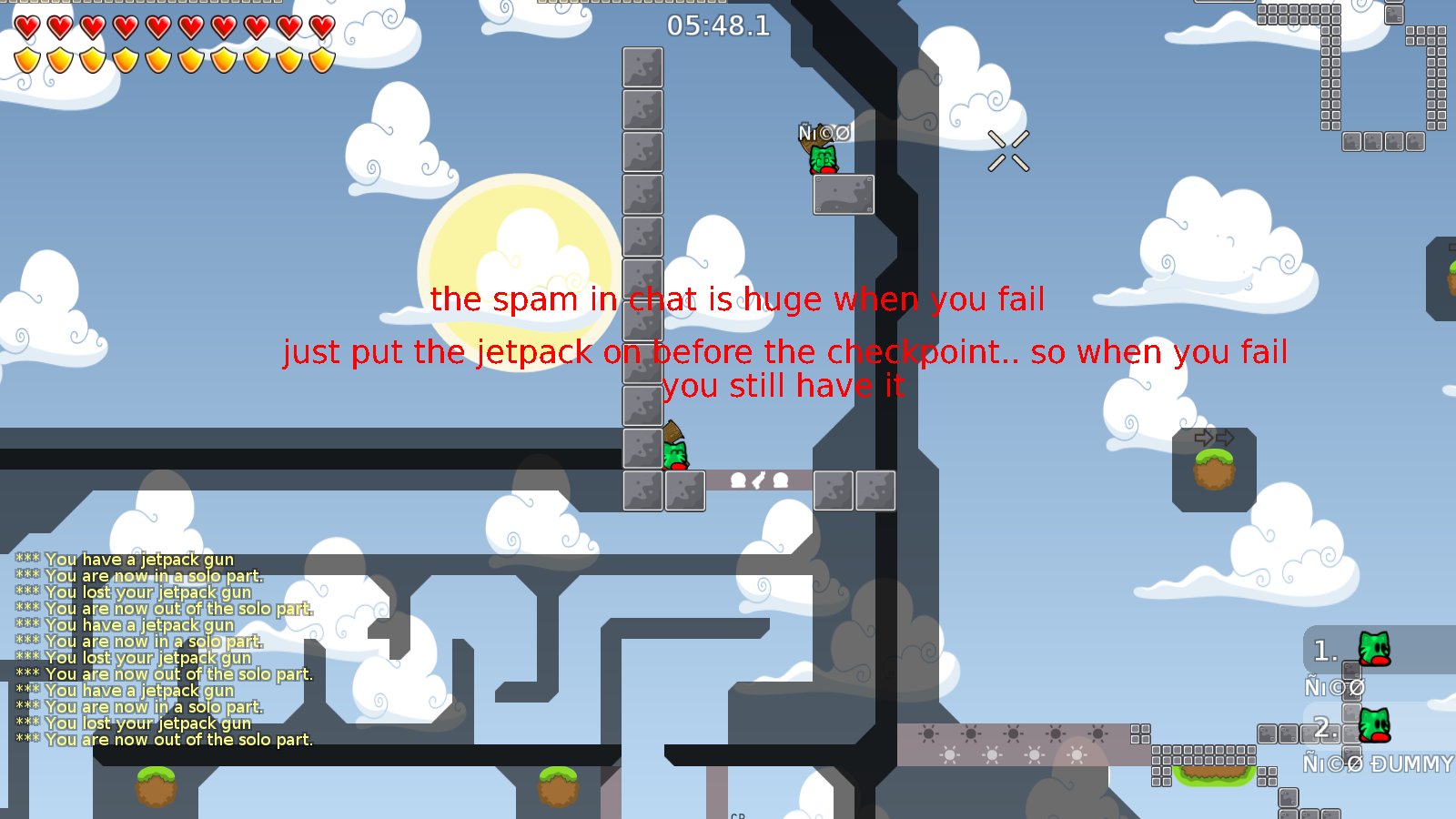Click the player avatar labeled Ñı©Ø
The height and width of the screenshot is (819, 1456).
pos(824,157)
